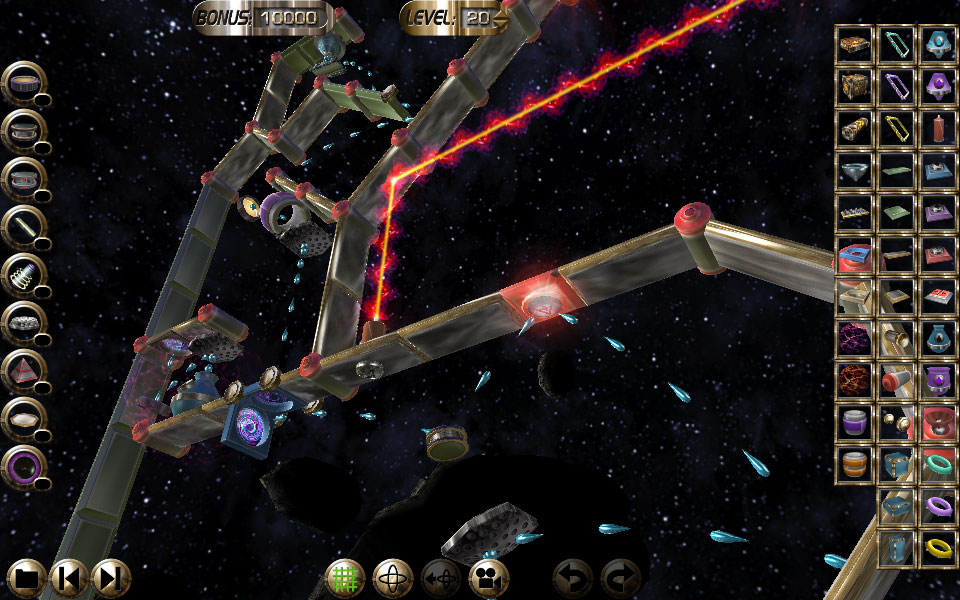This screenshot has width=960, height=600.
Task: Select the move tool with arrows
Action: 440,577
